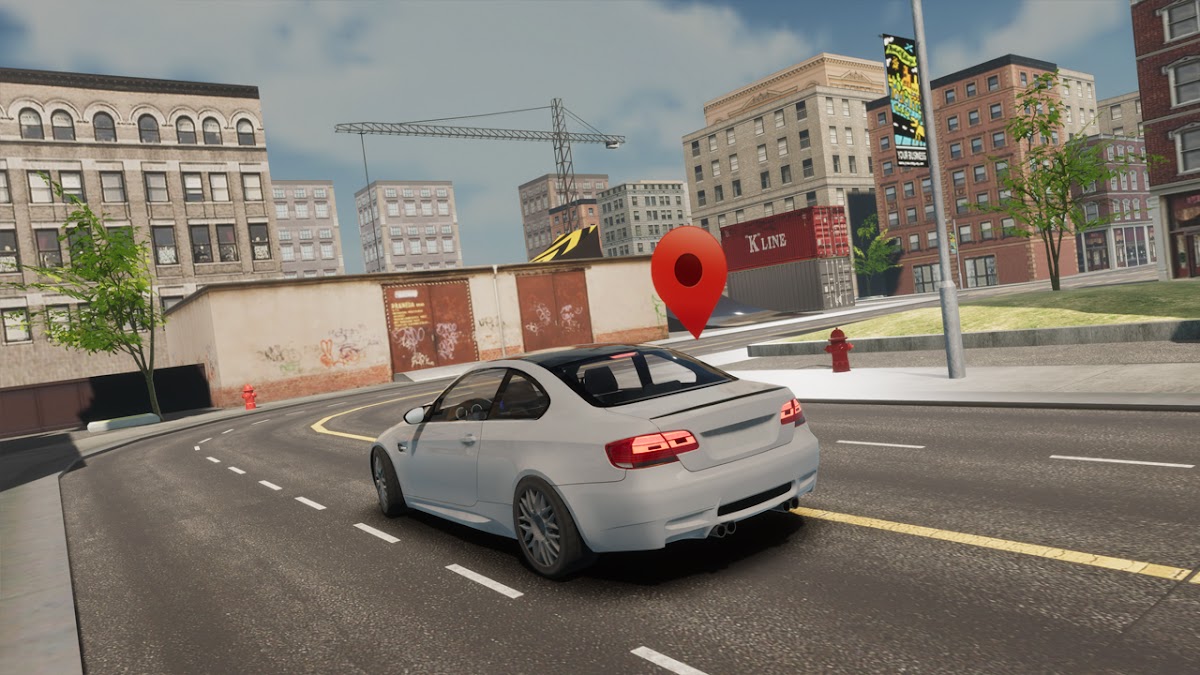Click the red destination pin marker

tap(689, 272)
